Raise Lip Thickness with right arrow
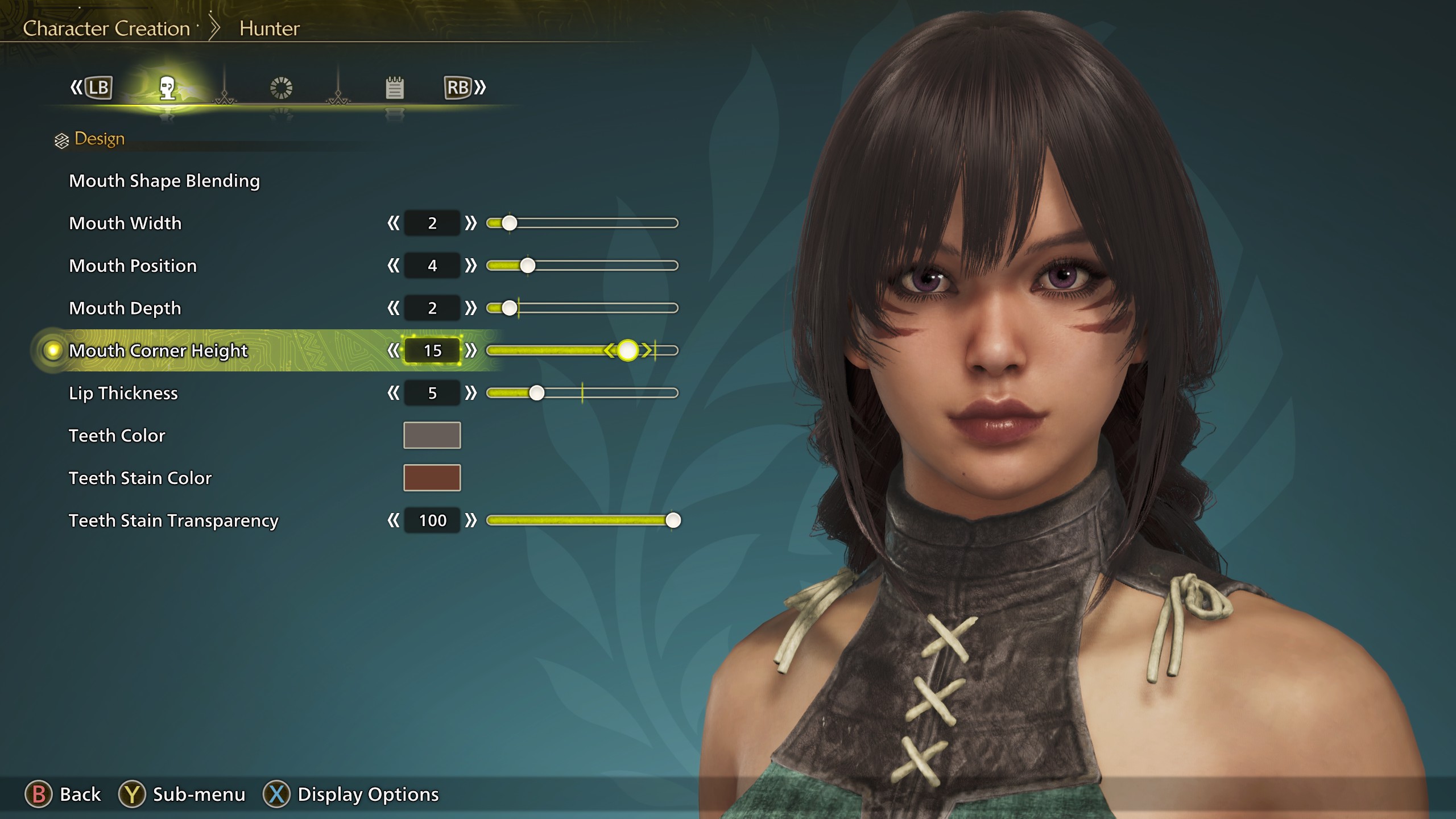Screen dimensions: 1456x819 pos(470,393)
